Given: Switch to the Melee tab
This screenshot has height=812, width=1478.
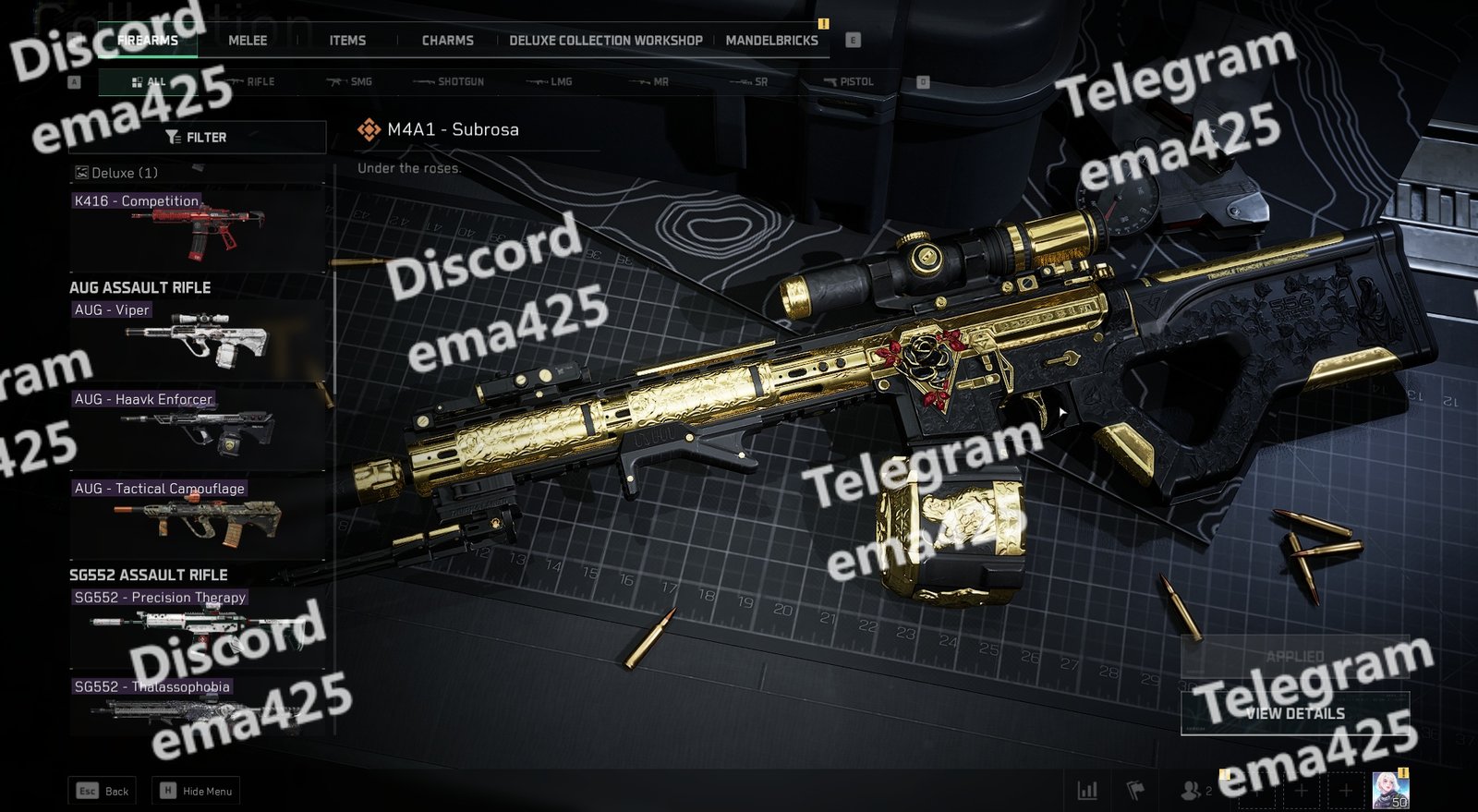Looking at the screenshot, I should [248, 41].
